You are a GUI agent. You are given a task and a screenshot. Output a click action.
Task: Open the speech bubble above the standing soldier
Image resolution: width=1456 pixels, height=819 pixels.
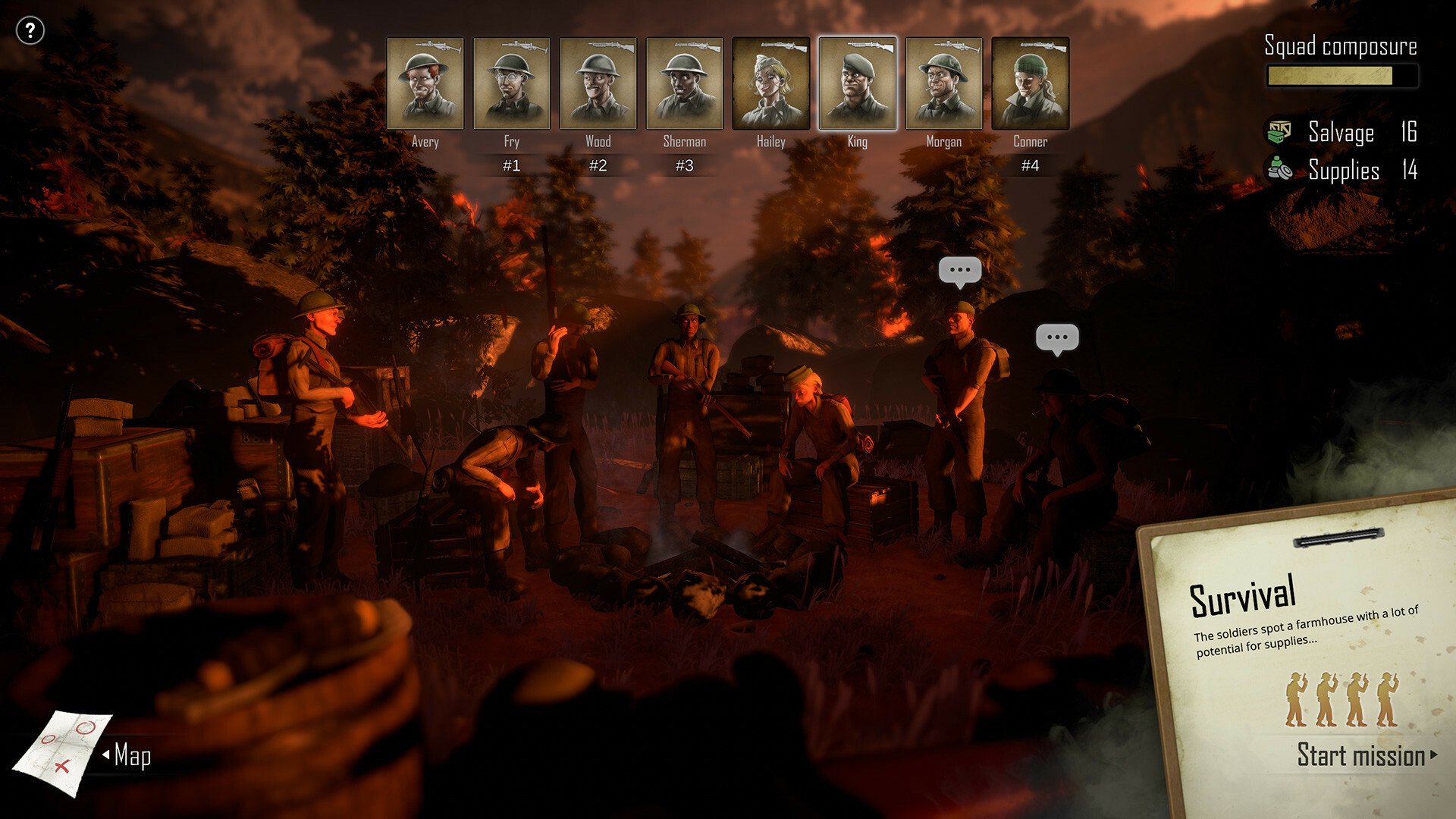point(960,271)
